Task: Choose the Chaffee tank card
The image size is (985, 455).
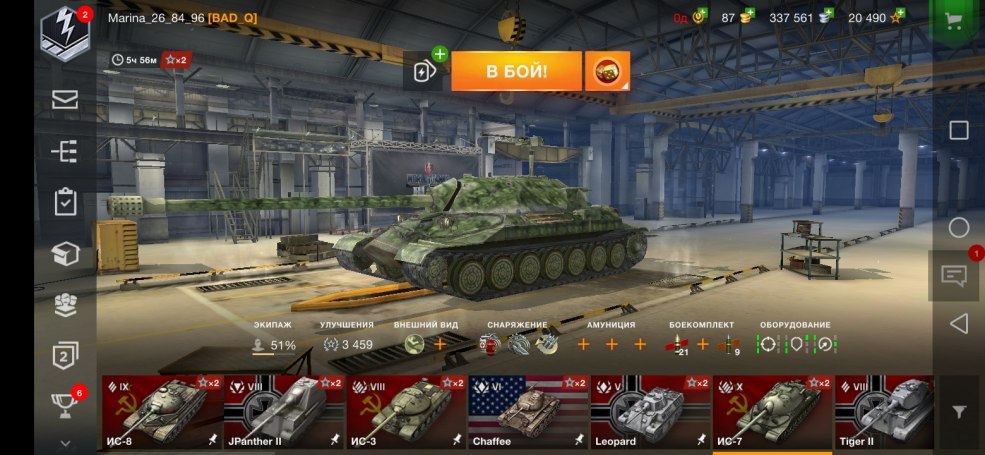Action: point(528,412)
